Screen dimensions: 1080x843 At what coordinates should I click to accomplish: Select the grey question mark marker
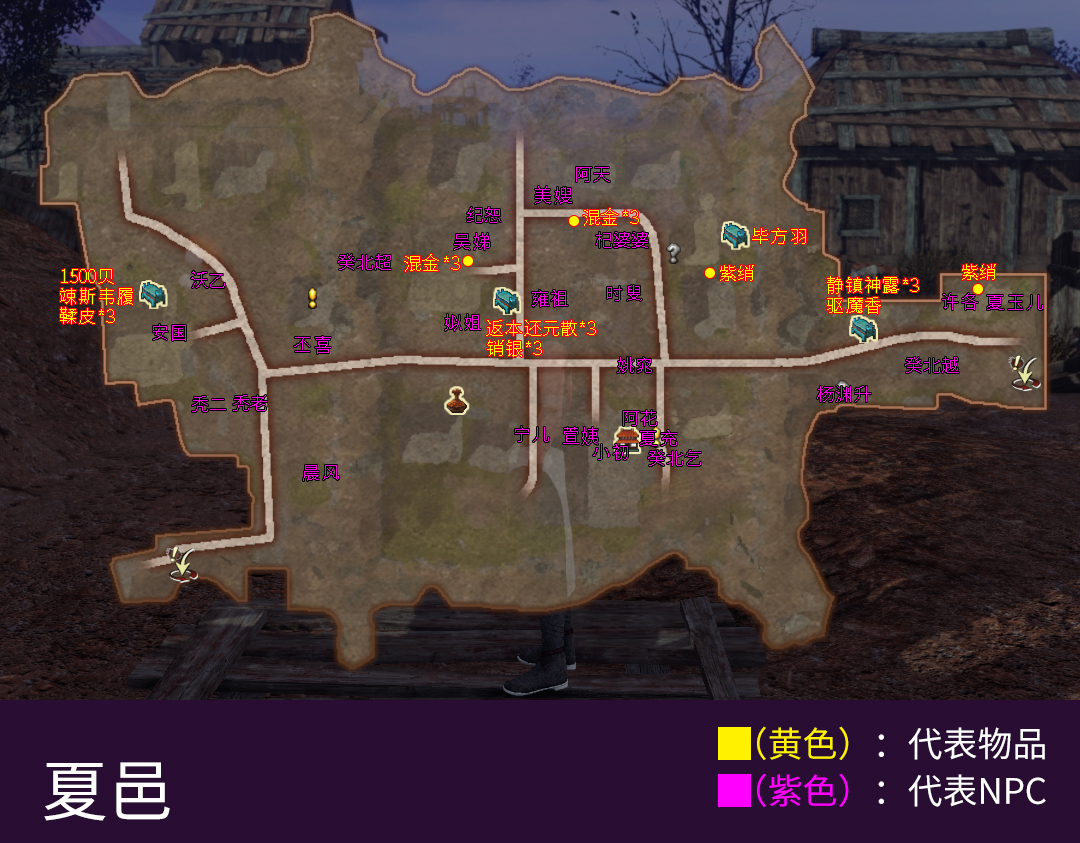673,254
